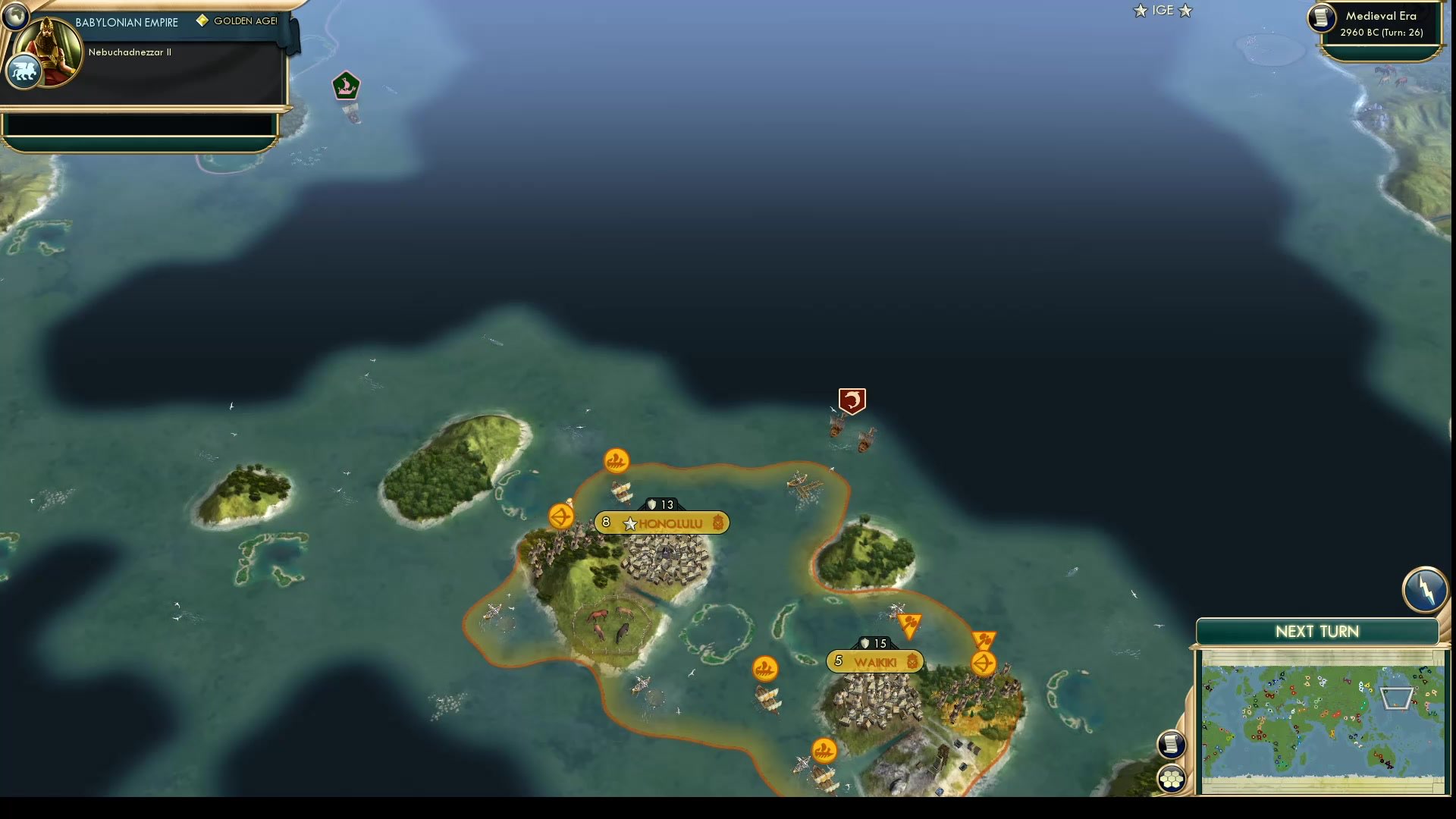
Task: Click the star toggle left of IGE
Action: coord(1140,11)
